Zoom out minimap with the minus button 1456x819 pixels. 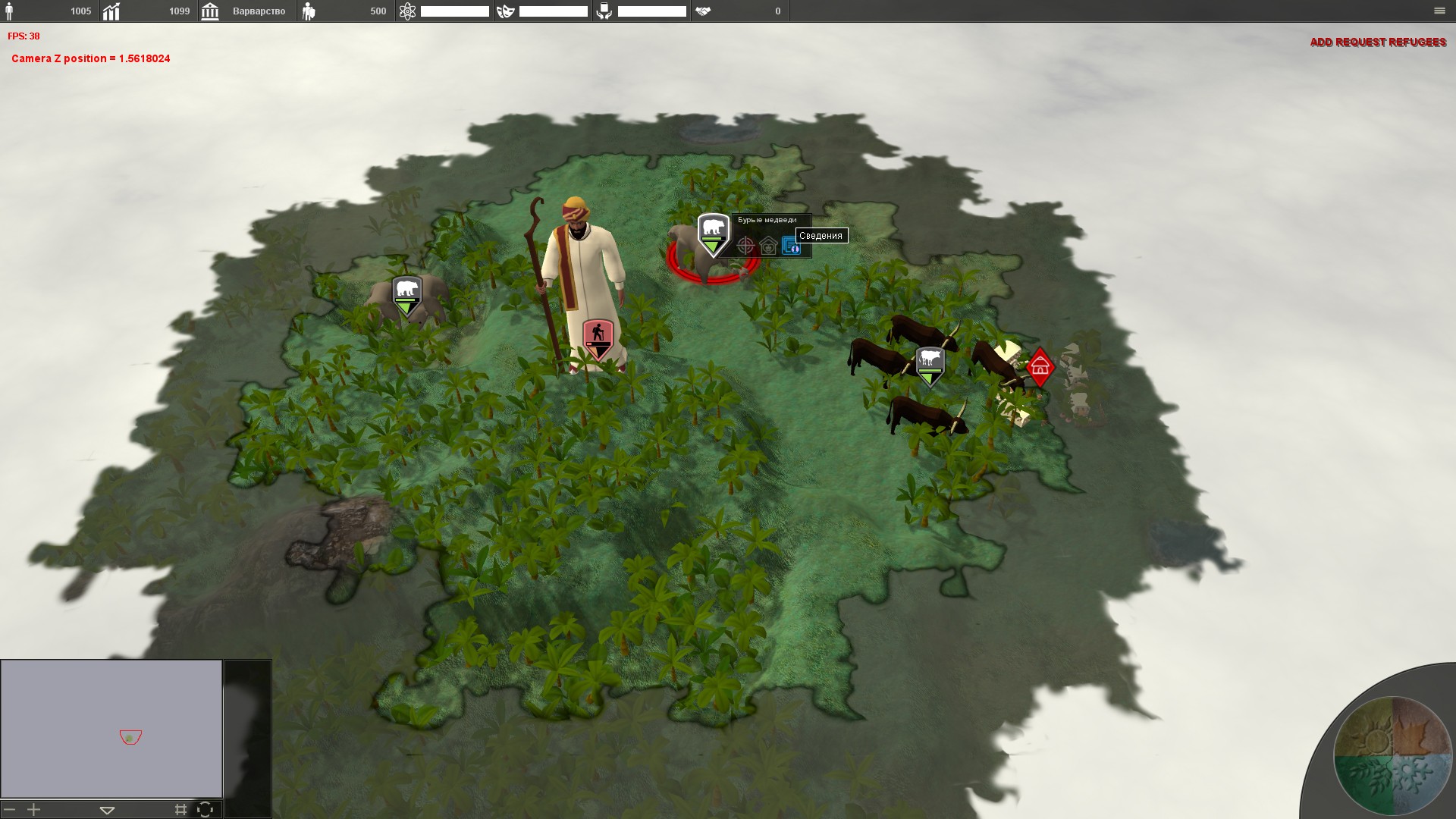coord(10,810)
